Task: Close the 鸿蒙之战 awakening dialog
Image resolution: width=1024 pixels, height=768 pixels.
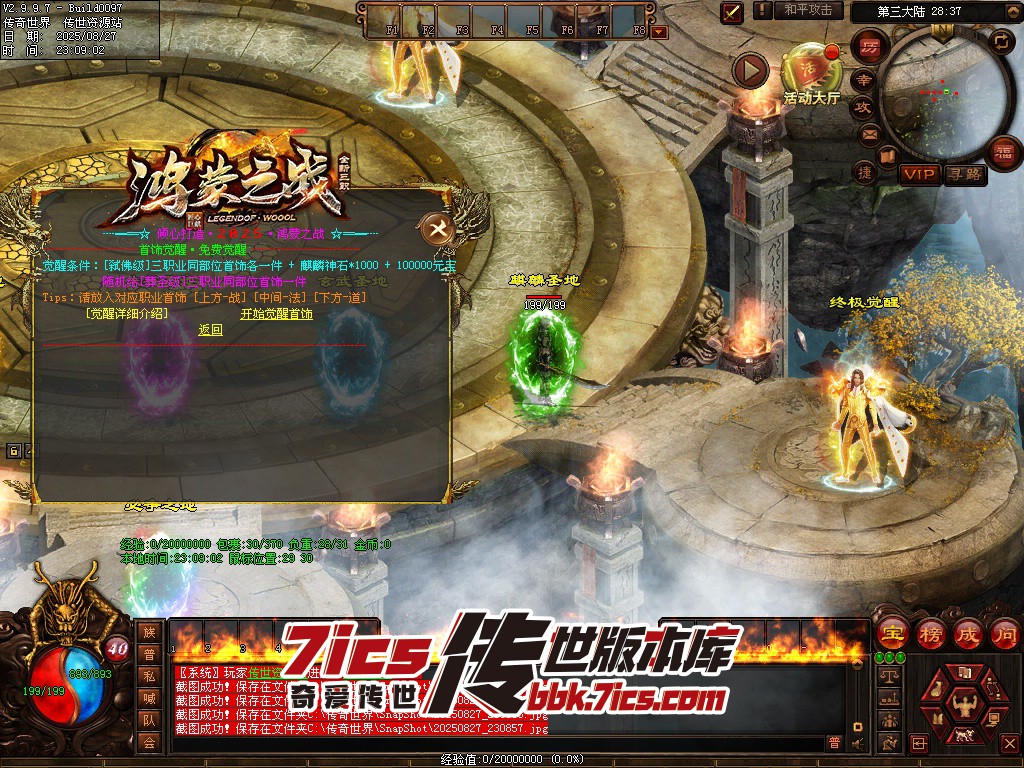Action: pos(438,229)
